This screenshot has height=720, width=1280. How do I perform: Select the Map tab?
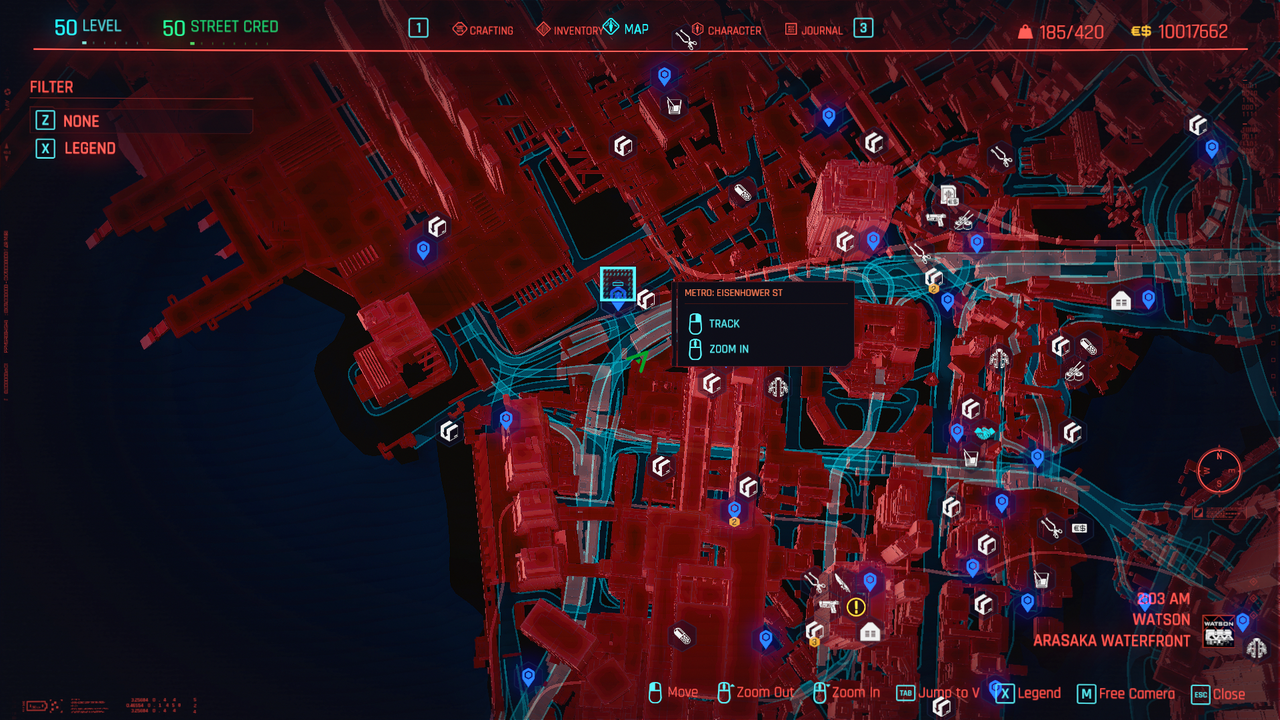click(x=626, y=29)
